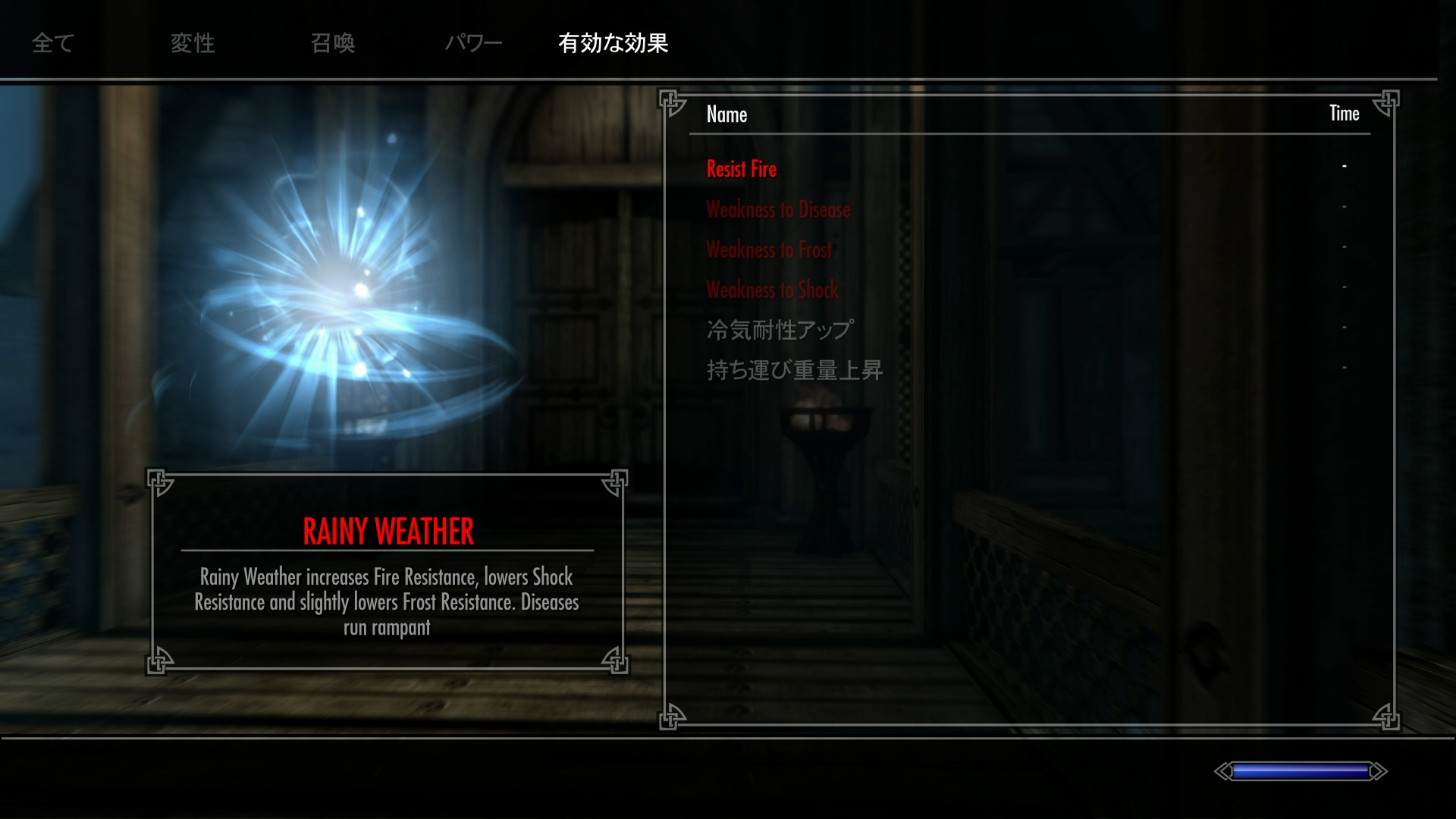Select the 召喚 category tab
This screenshot has width=1456, height=819.
click(333, 43)
